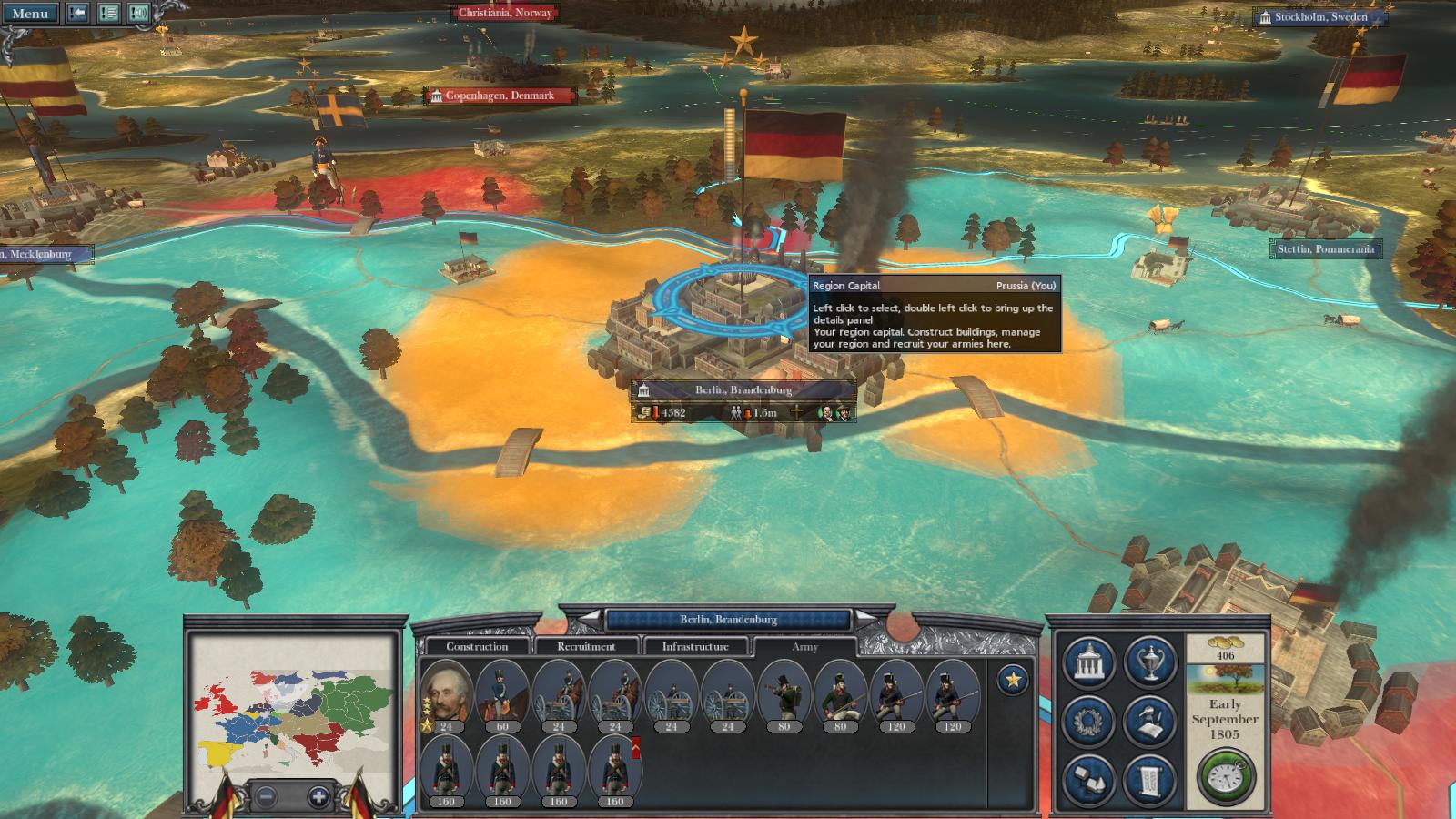Toggle the advisor text list button
1456x819 pixels.
click(x=108, y=14)
